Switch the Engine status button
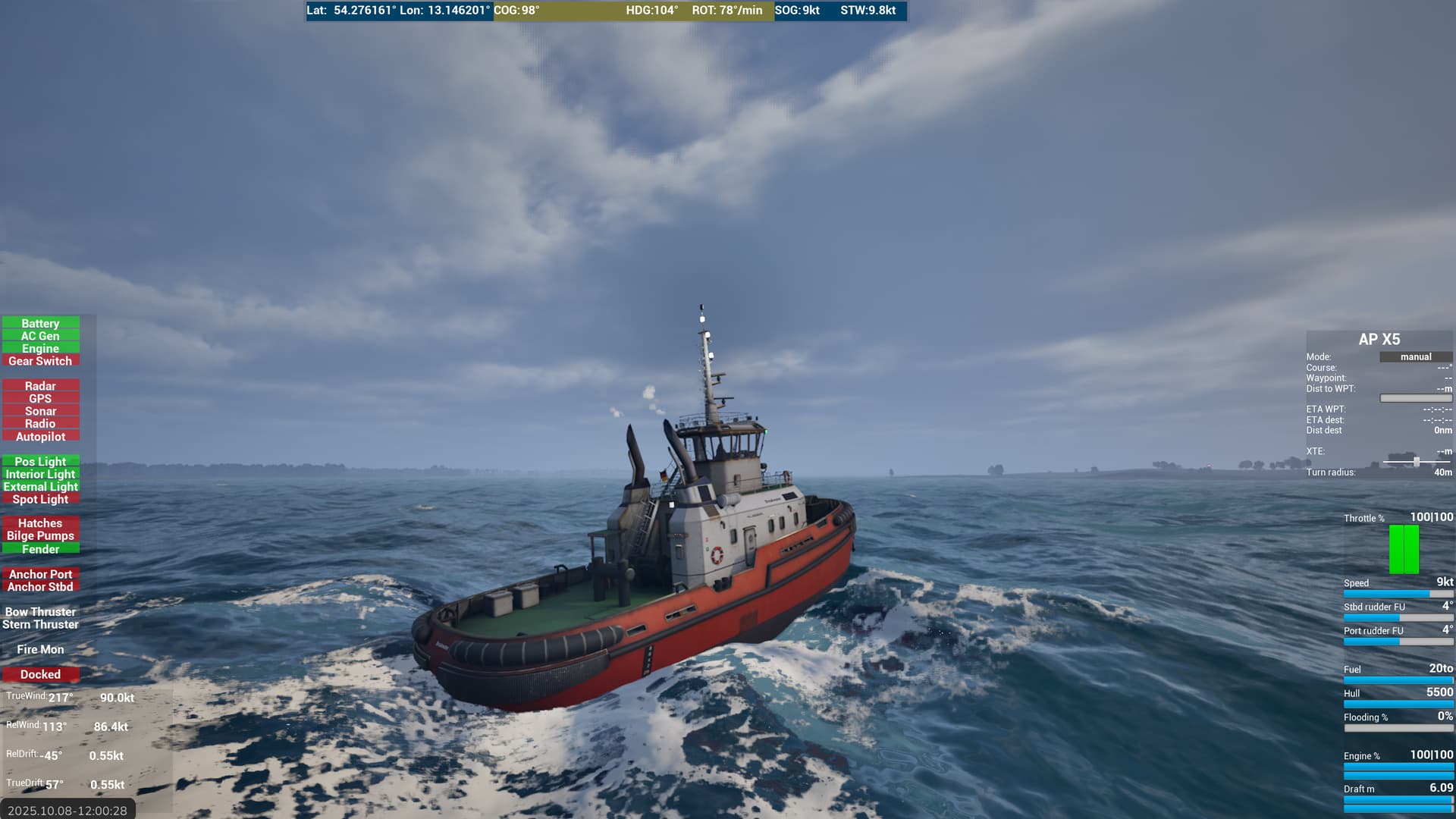 (x=40, y=349)
